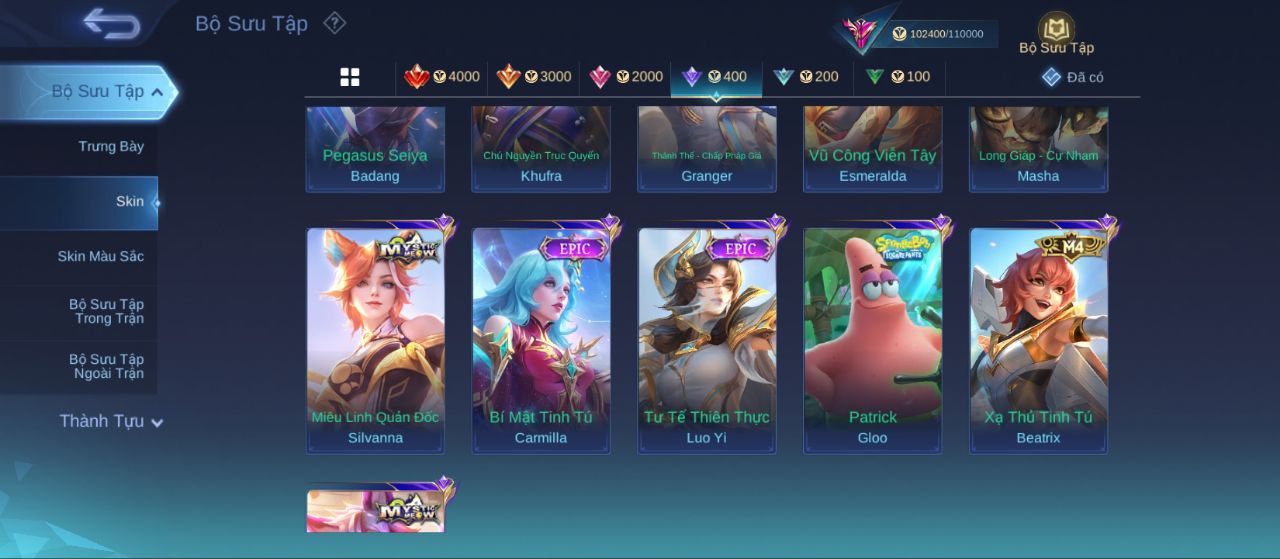Show all skins with grid filter
The image size is (1280, 559).
click(x=350, y=77)
